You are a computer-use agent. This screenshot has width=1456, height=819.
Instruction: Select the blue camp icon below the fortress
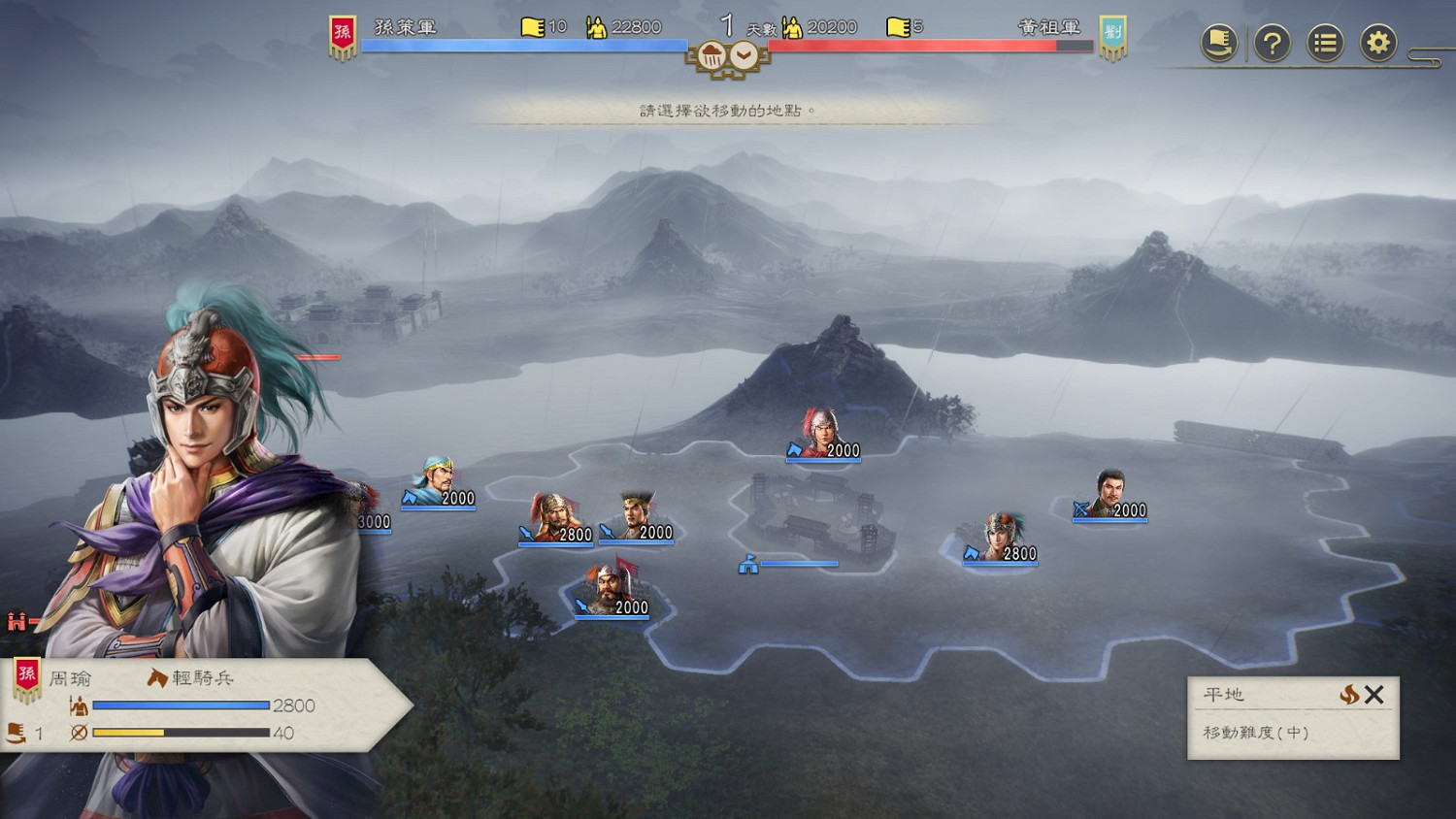pos(748,564)
